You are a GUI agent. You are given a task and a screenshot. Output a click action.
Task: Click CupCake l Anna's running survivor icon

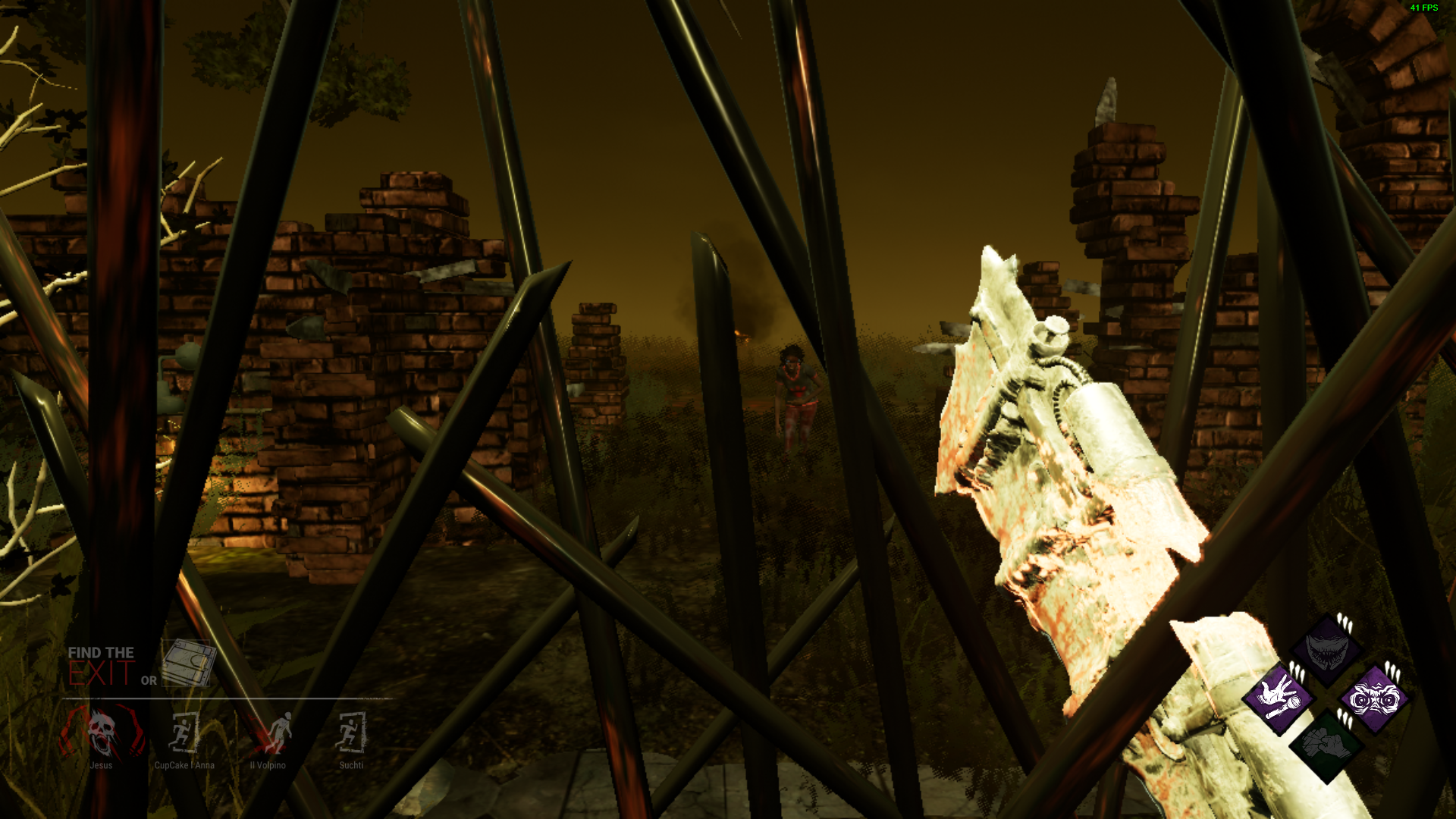point(184,733)
